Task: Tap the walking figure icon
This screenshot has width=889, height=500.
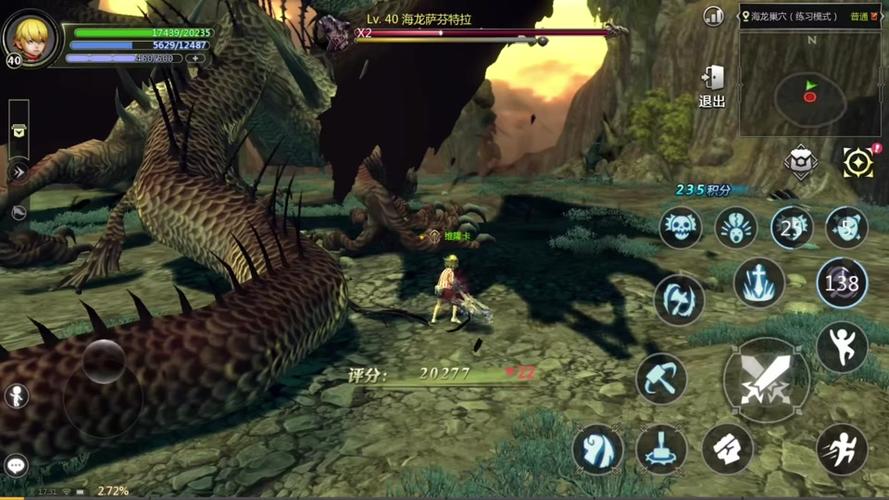Action: coord(16,395)
